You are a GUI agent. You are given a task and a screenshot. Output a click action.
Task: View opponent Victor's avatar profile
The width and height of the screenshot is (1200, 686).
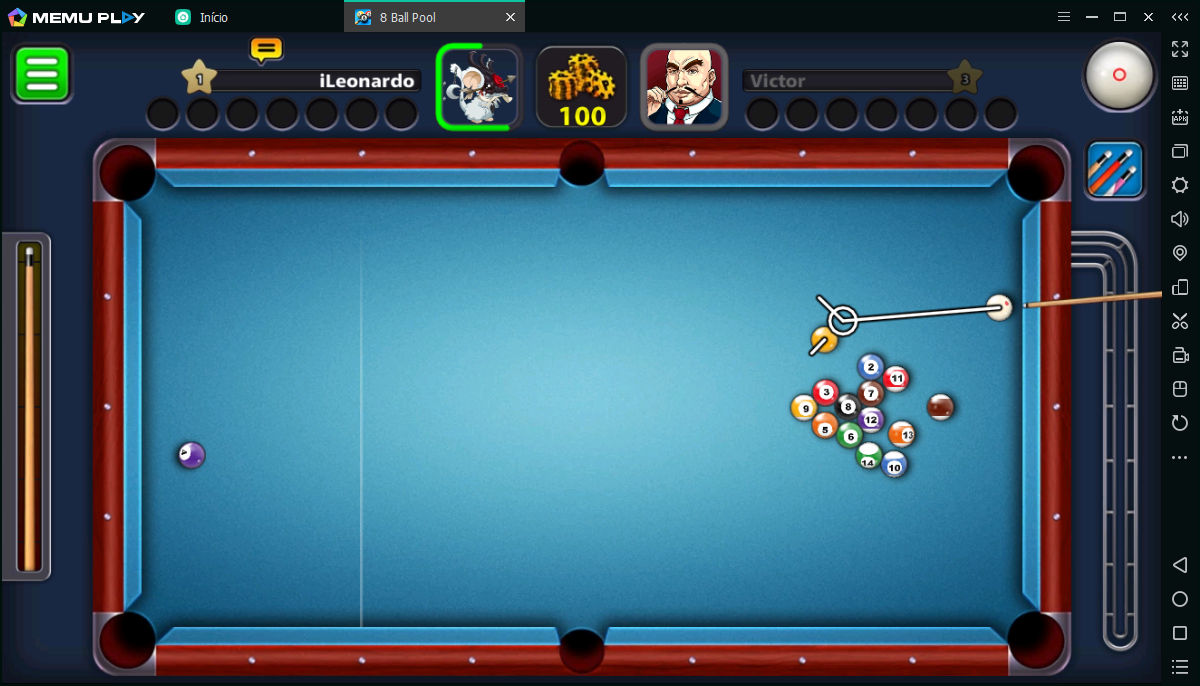coord(684,87)
